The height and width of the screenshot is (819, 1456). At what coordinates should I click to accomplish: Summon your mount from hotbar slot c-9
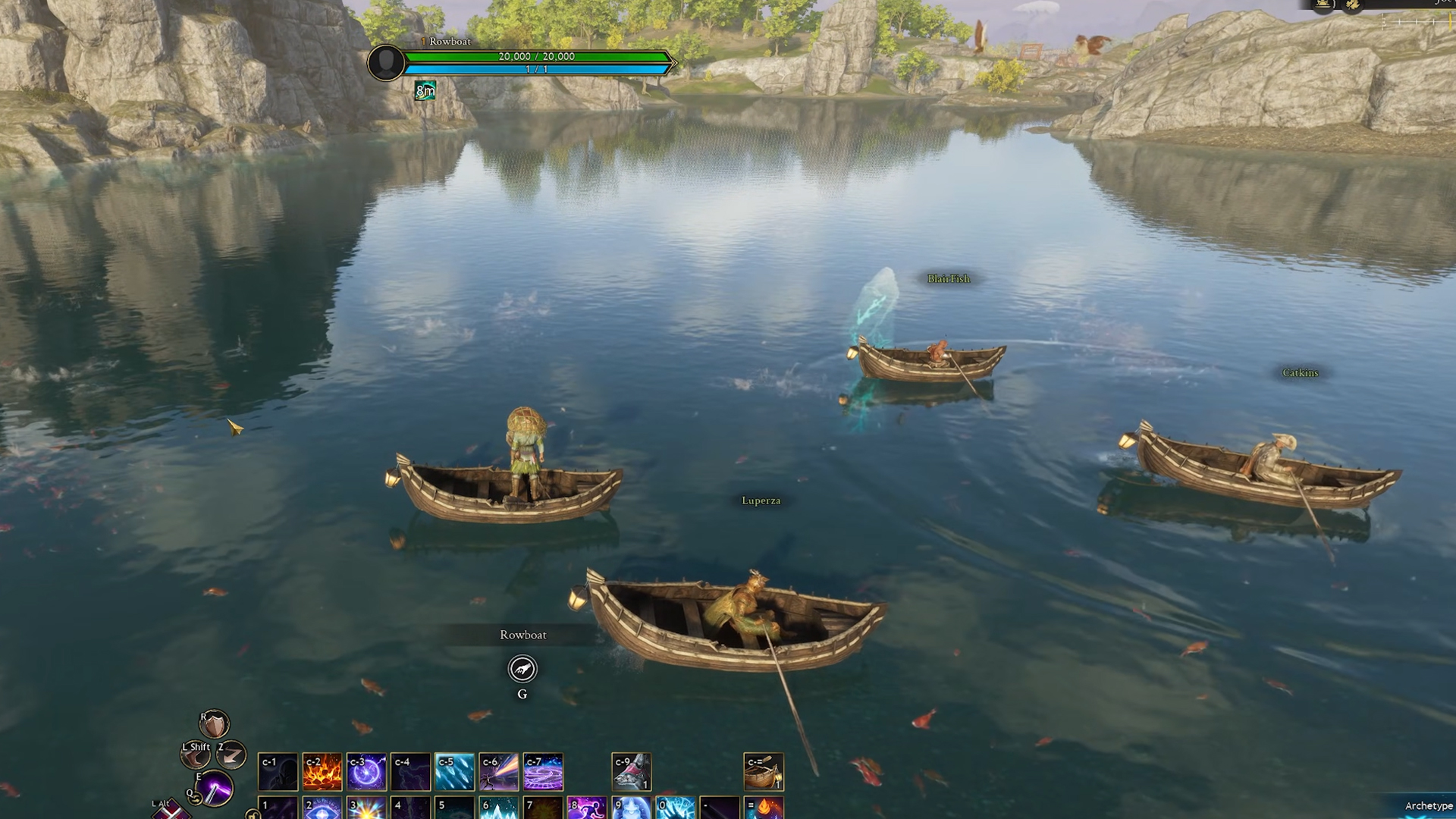pyautogui.click(x=633, y=772)
